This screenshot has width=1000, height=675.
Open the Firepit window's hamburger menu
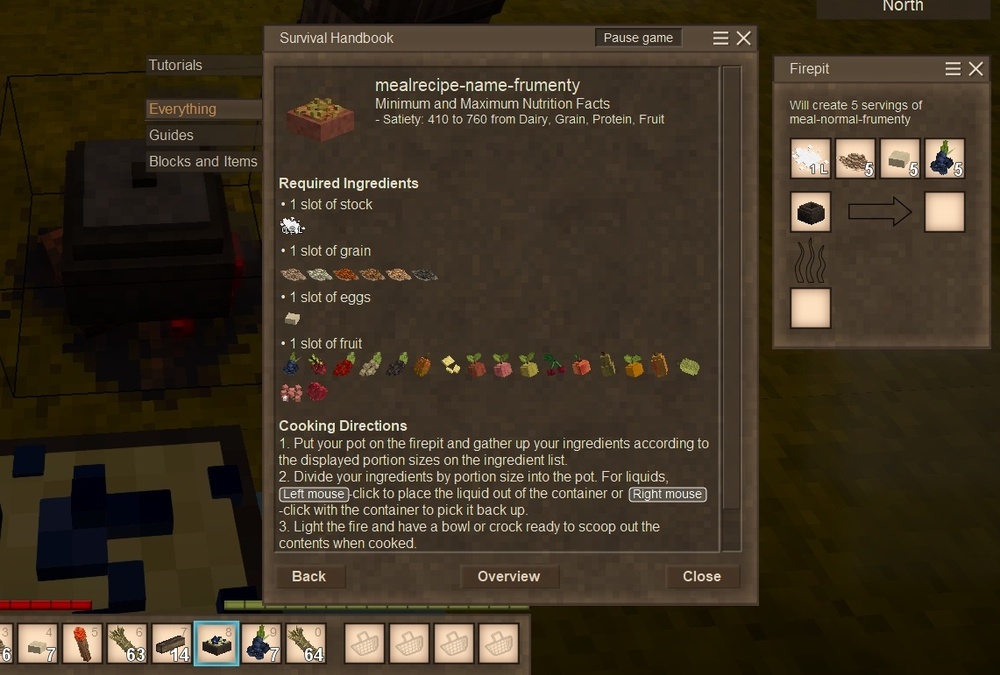953,69
